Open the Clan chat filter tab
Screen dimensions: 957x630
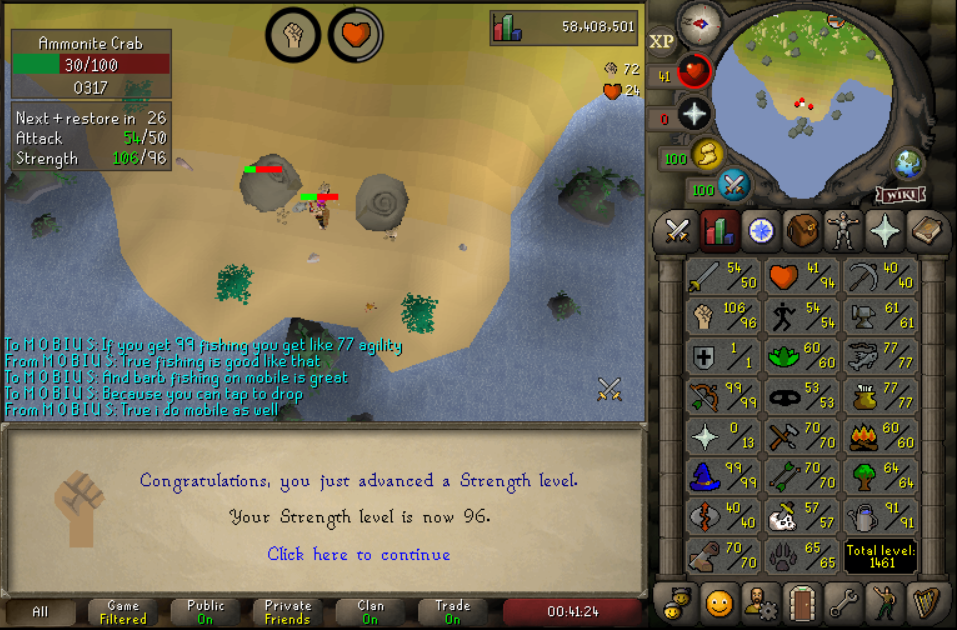pyautogui.click(x=370, y=612)
